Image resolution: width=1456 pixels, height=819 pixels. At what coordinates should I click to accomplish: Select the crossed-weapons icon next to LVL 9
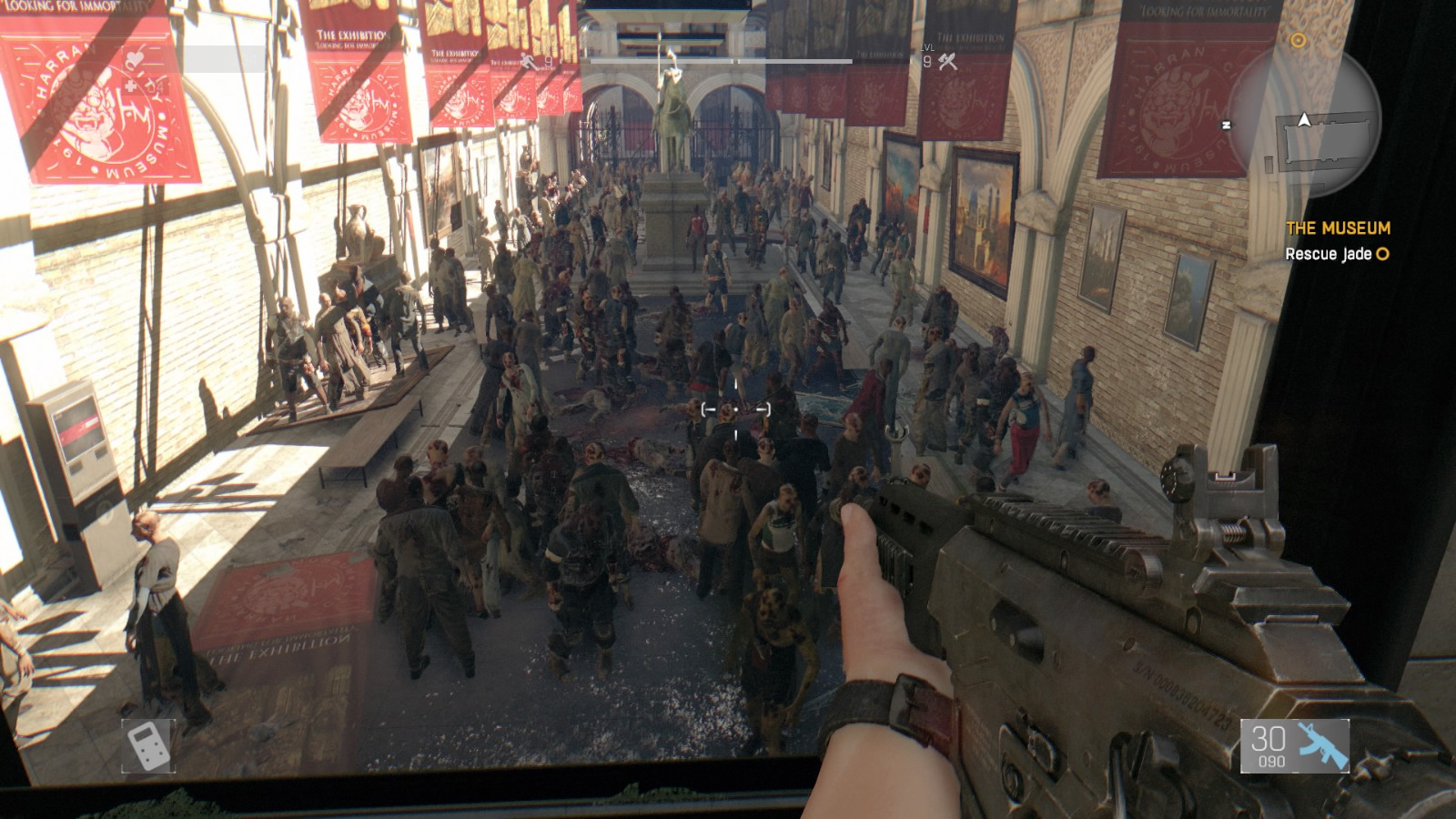click(x=948, y=62)
